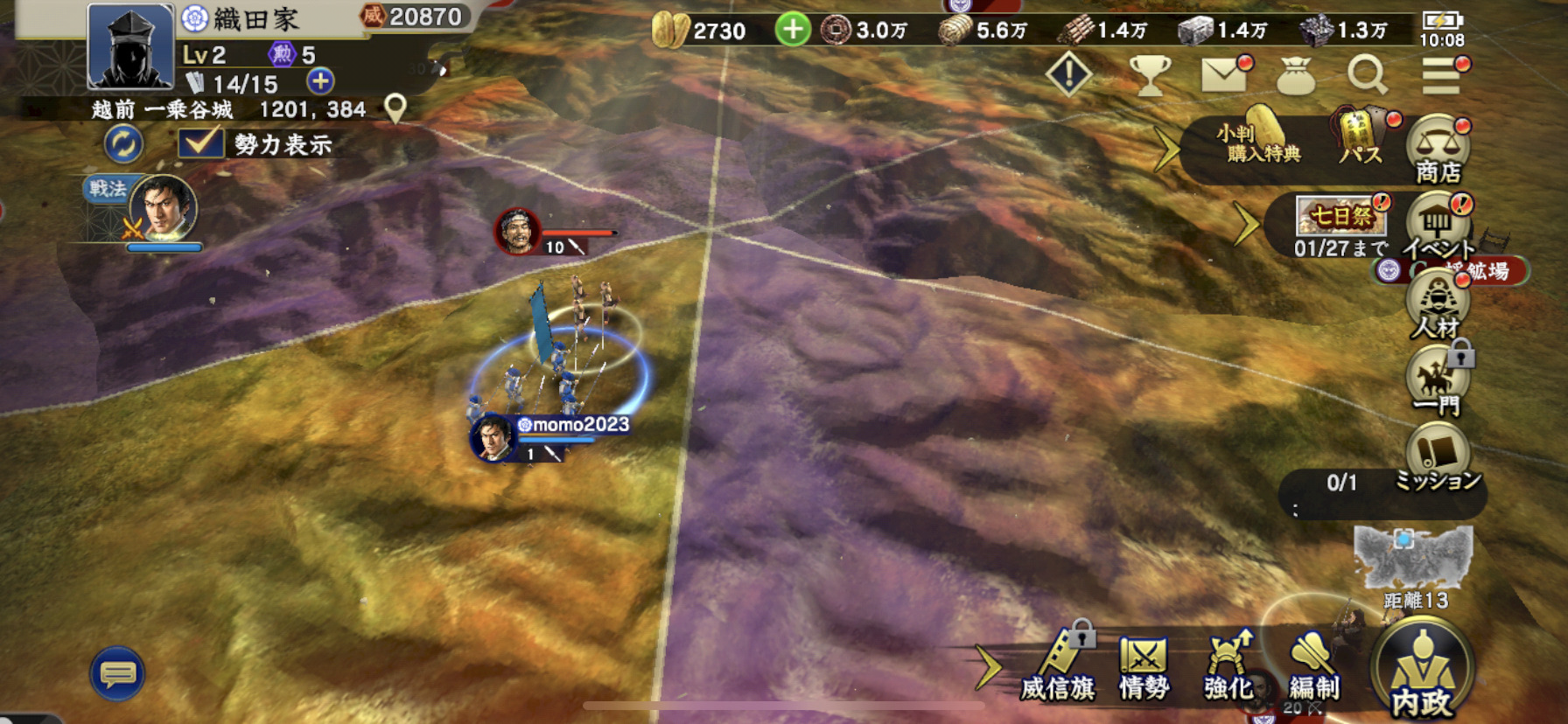Screen dimensions: 1568x724
Task: Open the 強化 enhancement menu
Action: coord(1228,668)
